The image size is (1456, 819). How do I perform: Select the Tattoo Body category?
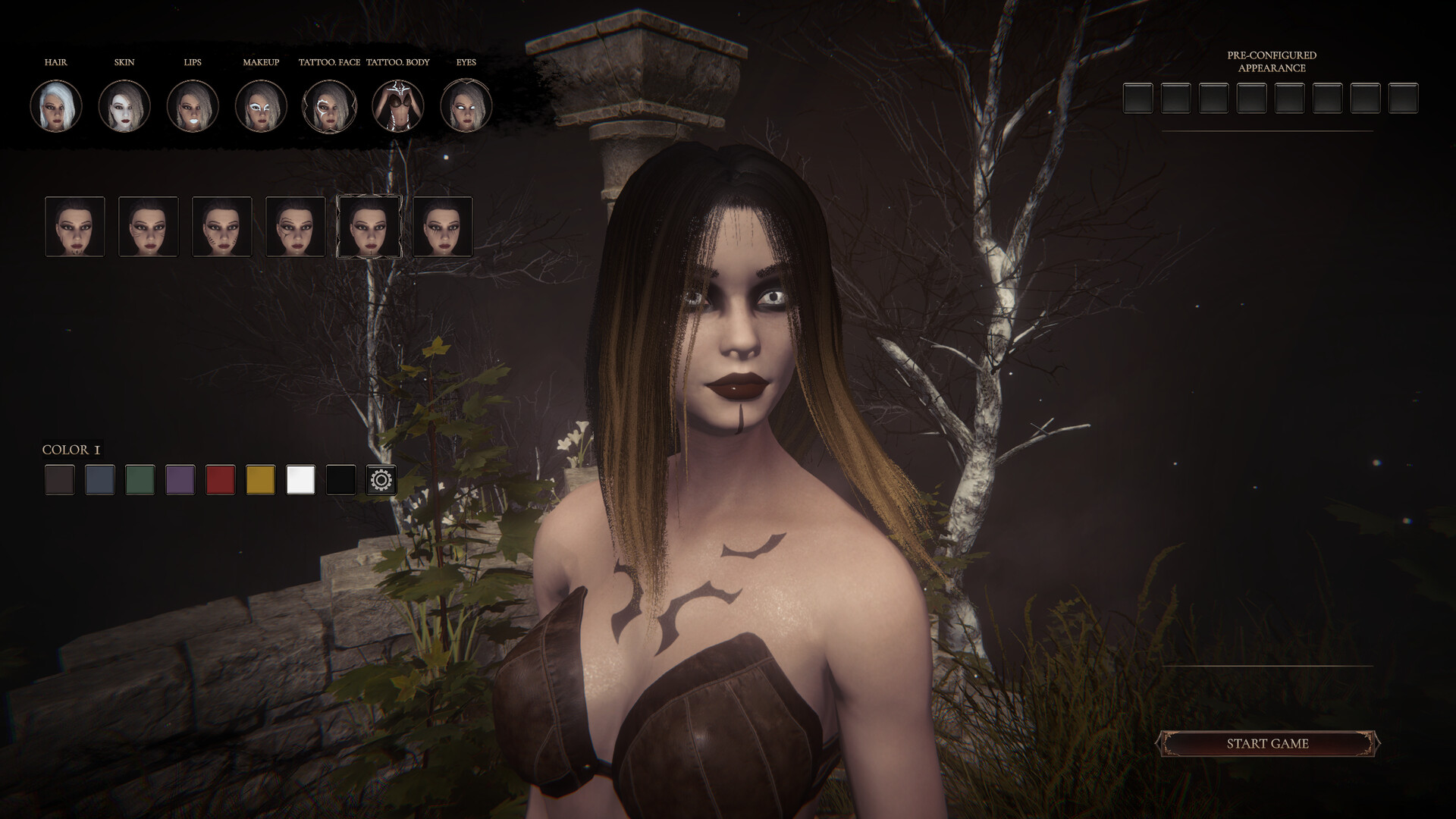(x=397, y=105)
